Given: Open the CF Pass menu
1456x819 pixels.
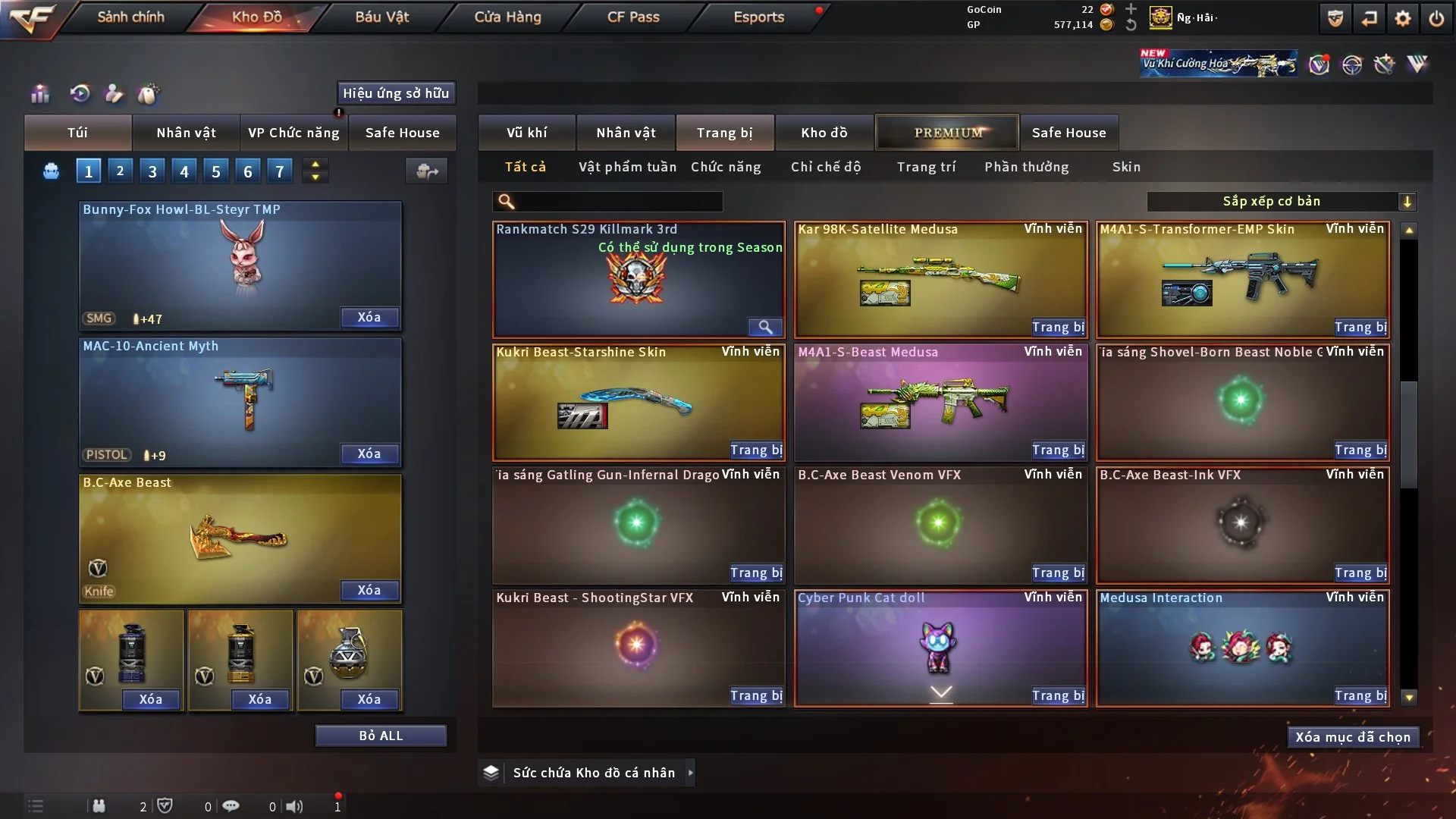Looking at the screenshot, I should [x=633, y=17].
